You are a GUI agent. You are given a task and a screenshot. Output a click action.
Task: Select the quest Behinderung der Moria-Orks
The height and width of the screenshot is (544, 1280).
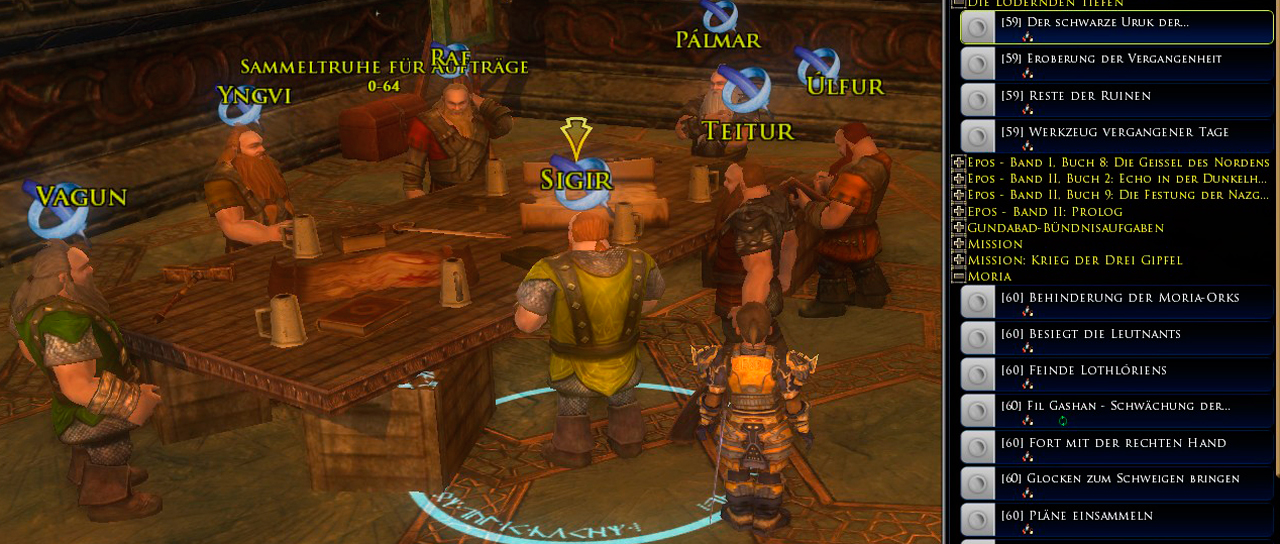pyautogui.click(x=1119, y=298)
